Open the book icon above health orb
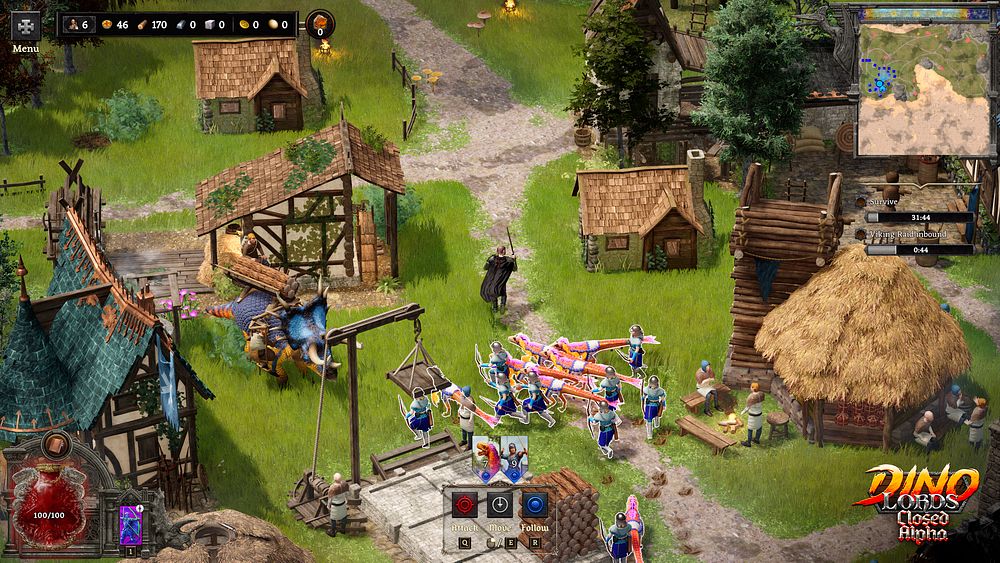 pyautogui.click(x=55, y=444)
